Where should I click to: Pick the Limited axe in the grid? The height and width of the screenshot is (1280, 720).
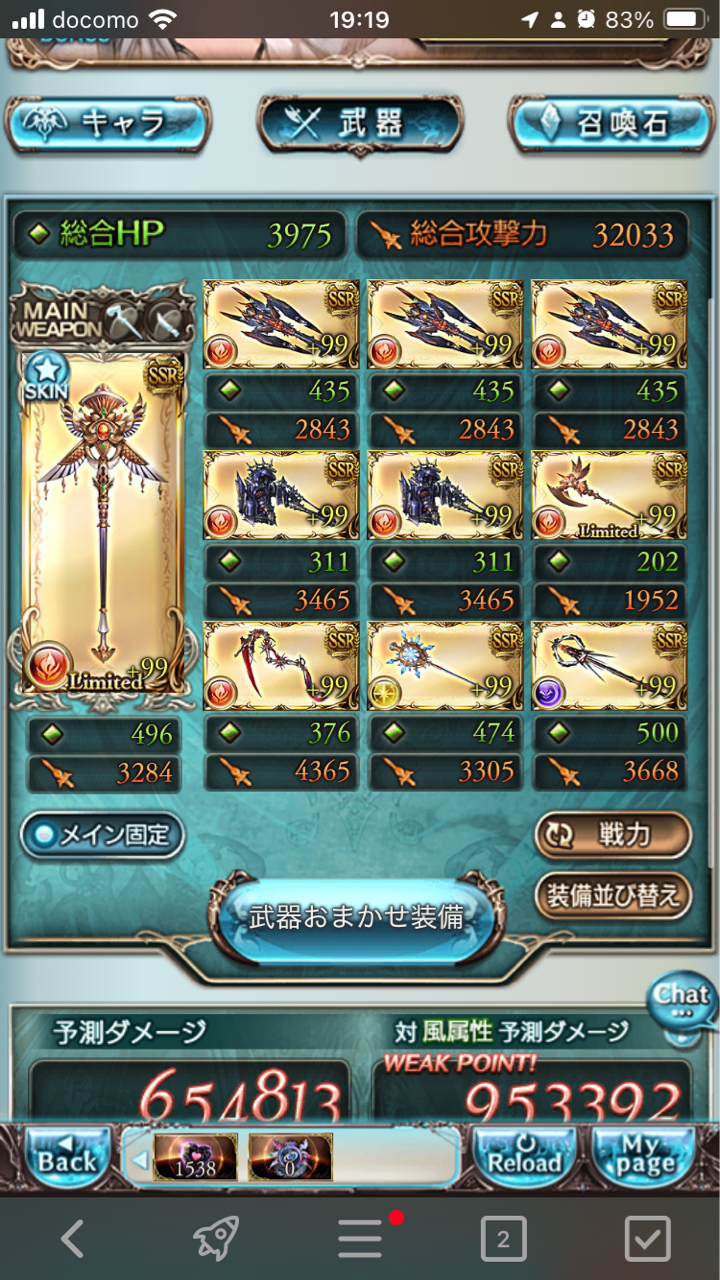click(609, 495)
